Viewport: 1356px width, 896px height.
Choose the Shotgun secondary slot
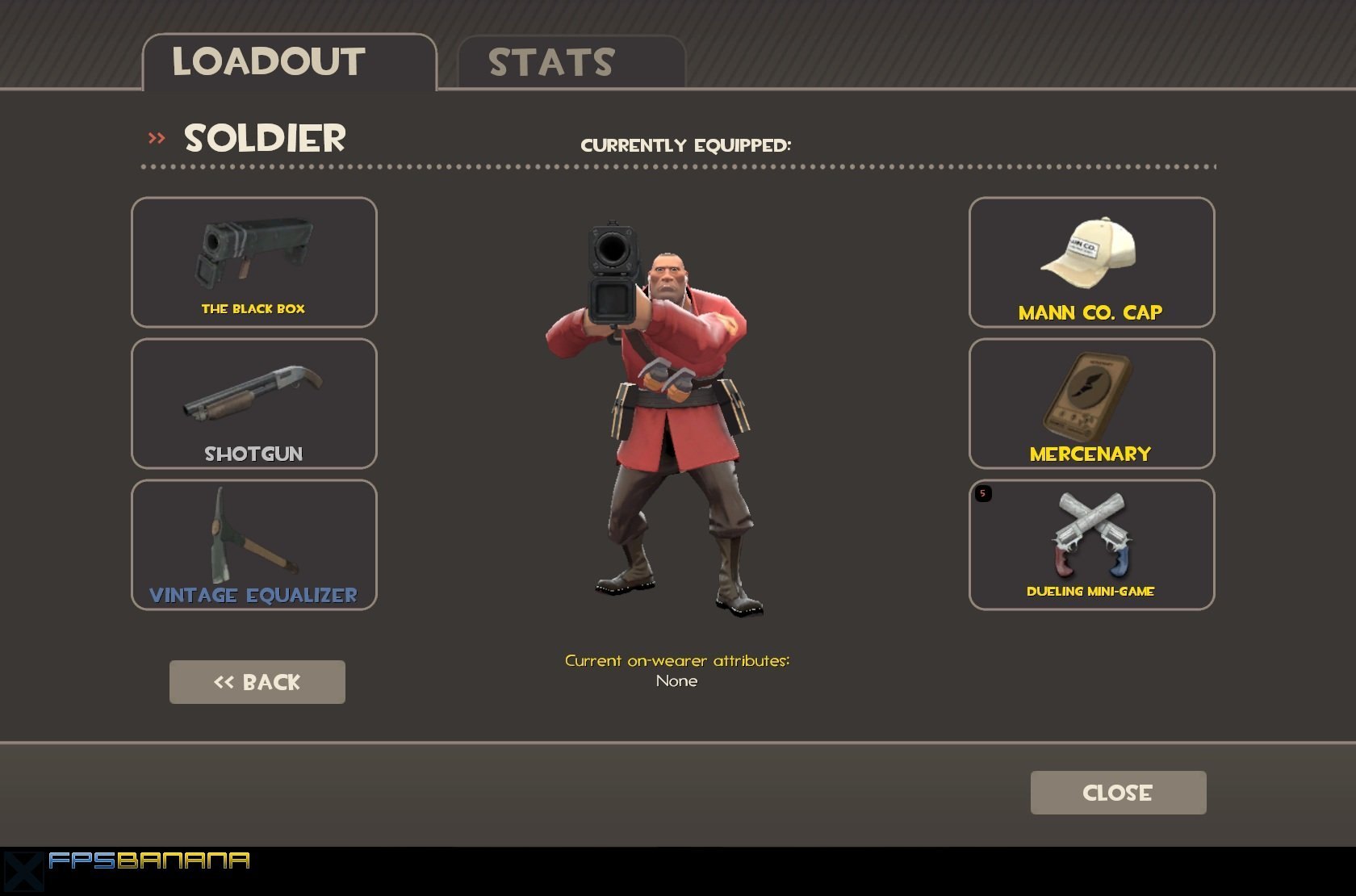(254, 404)
